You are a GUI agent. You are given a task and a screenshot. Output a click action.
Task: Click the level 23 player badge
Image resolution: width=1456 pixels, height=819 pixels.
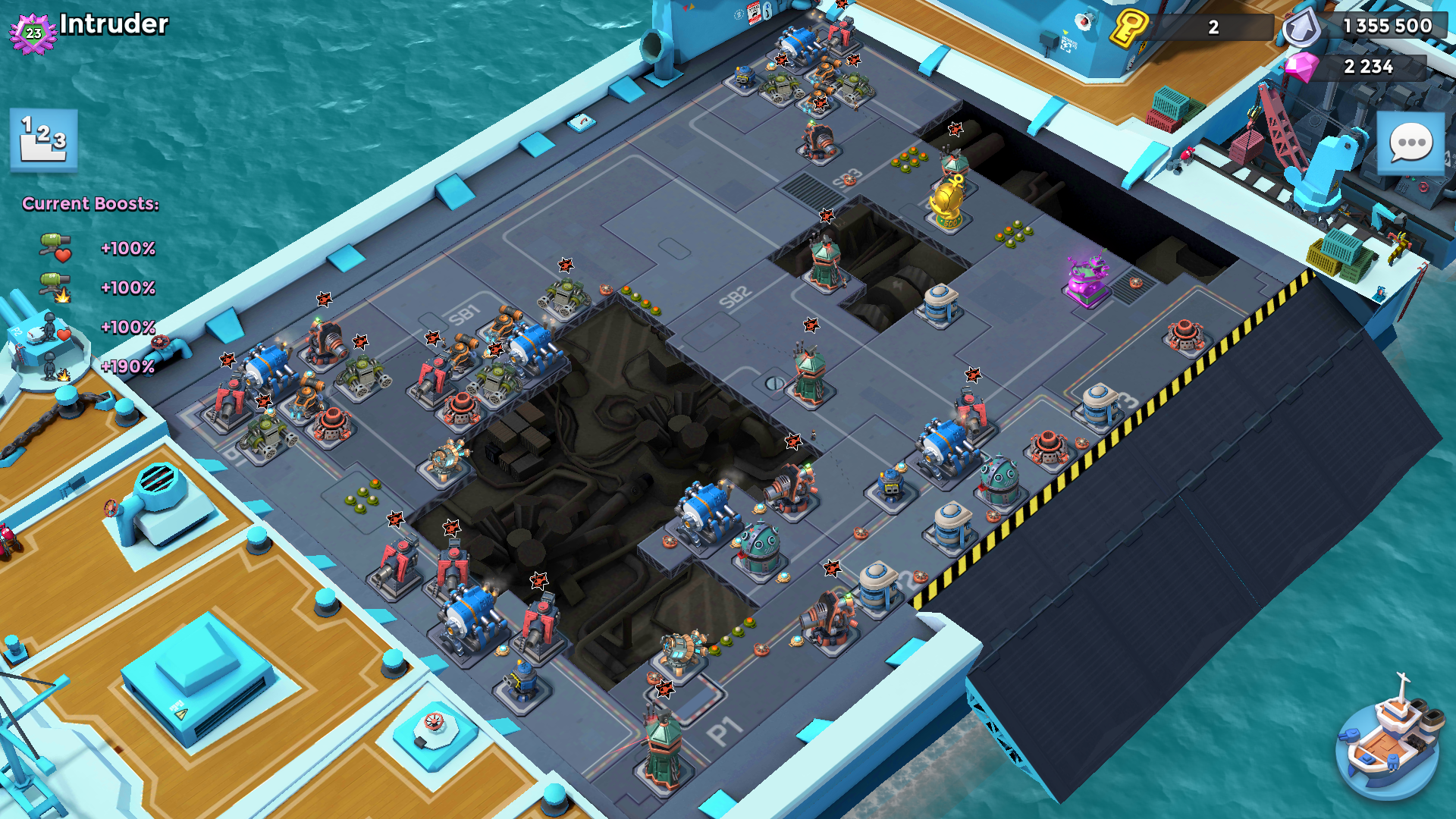[x=33, y=33]
